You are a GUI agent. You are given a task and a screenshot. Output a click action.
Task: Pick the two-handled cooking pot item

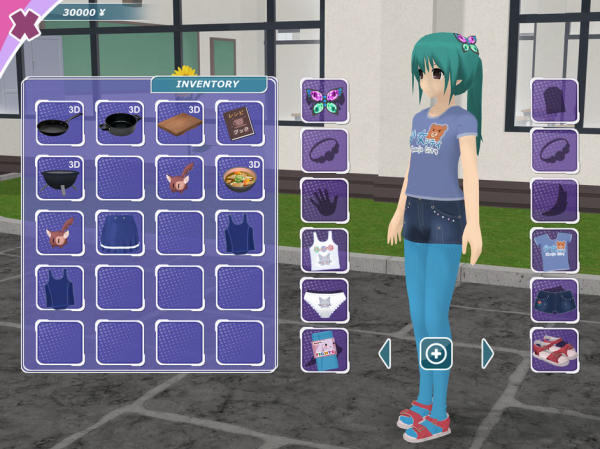[119, 123]
